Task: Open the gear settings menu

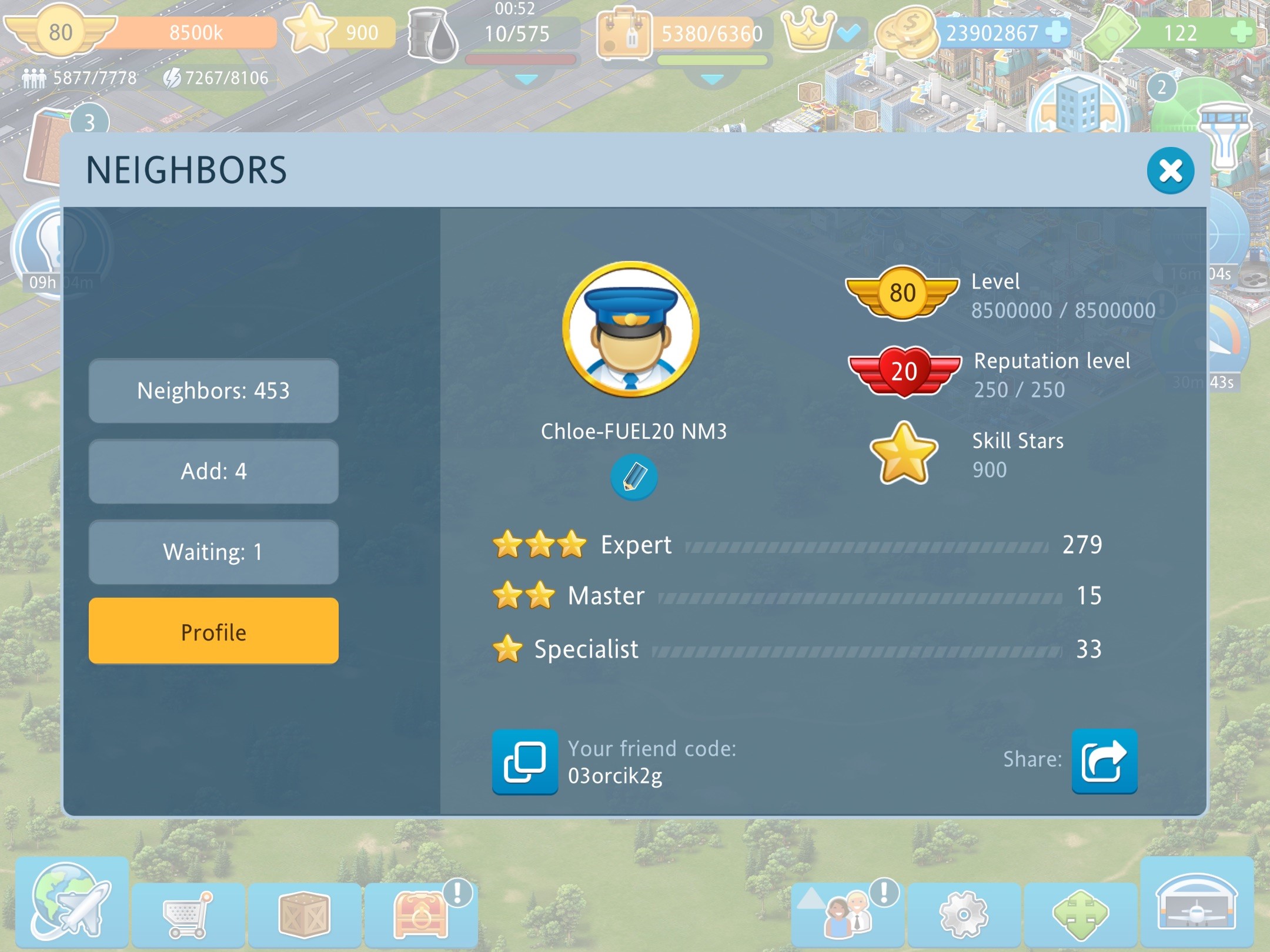Action: pos(964,915)
